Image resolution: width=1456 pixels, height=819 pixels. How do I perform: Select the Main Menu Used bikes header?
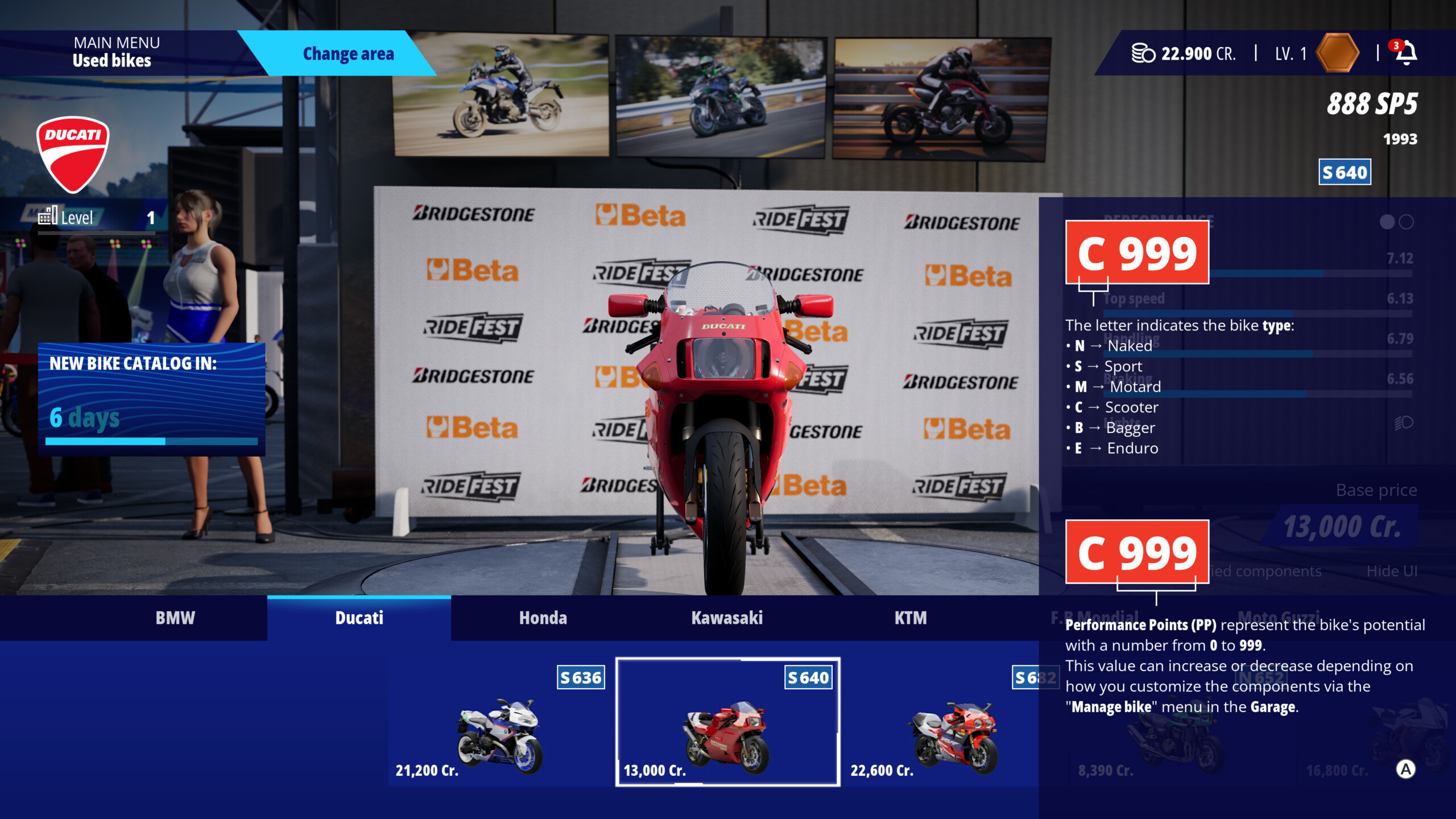pos(117,52)
